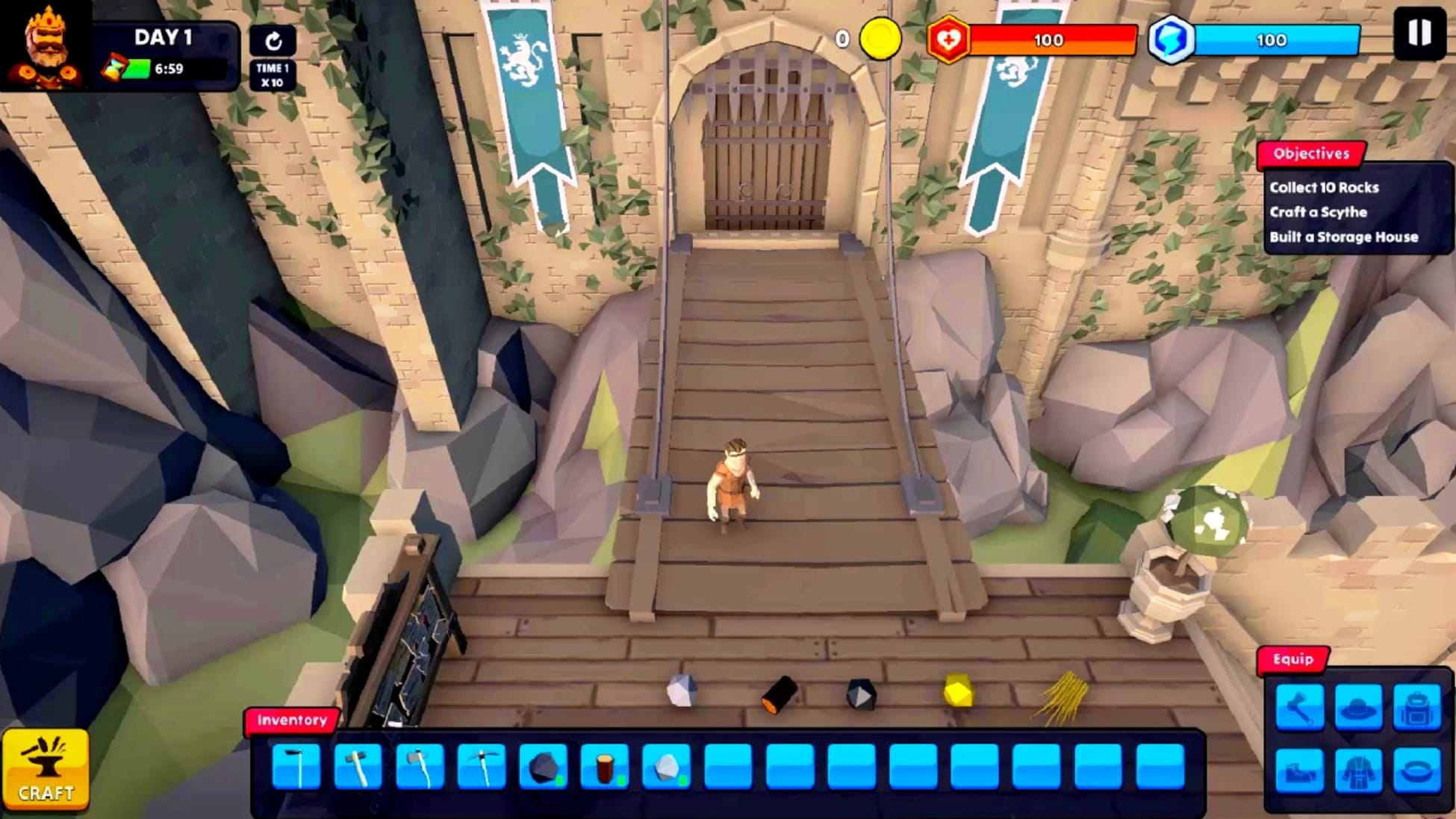Image resolution: width=1456 pixels, height=819 pixels.
Task: Open the coat equipment slot
Action: click(1358, 770)
